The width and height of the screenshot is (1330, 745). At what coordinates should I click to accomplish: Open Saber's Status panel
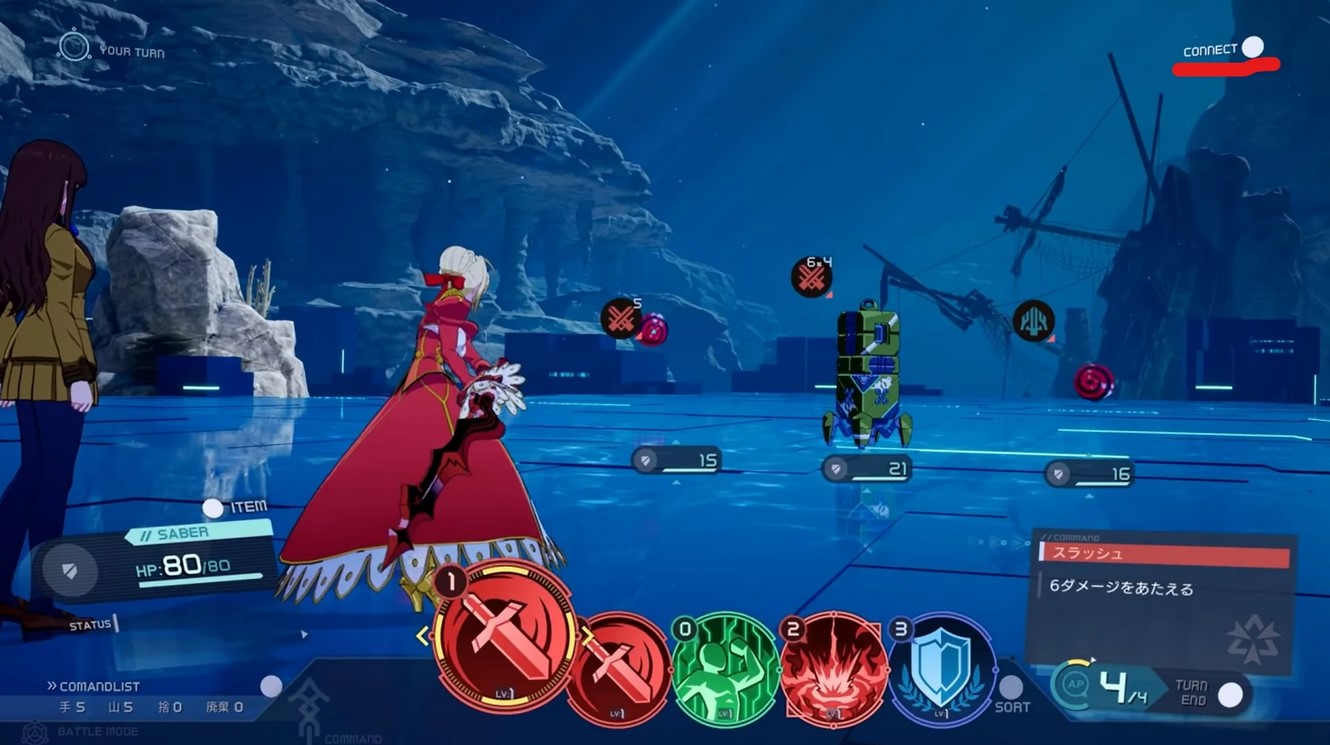tap(92, 625)
